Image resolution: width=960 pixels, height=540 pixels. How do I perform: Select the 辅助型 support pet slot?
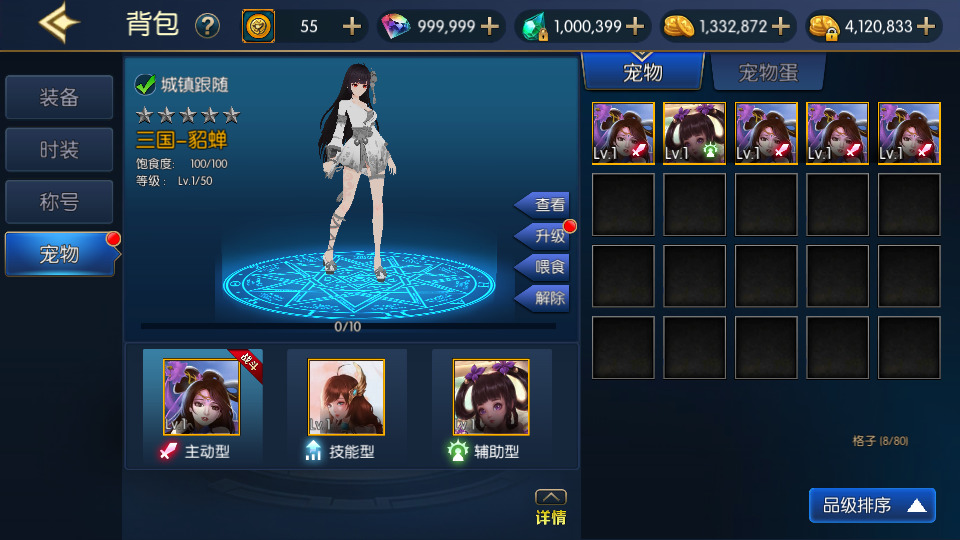coord(491,397)
